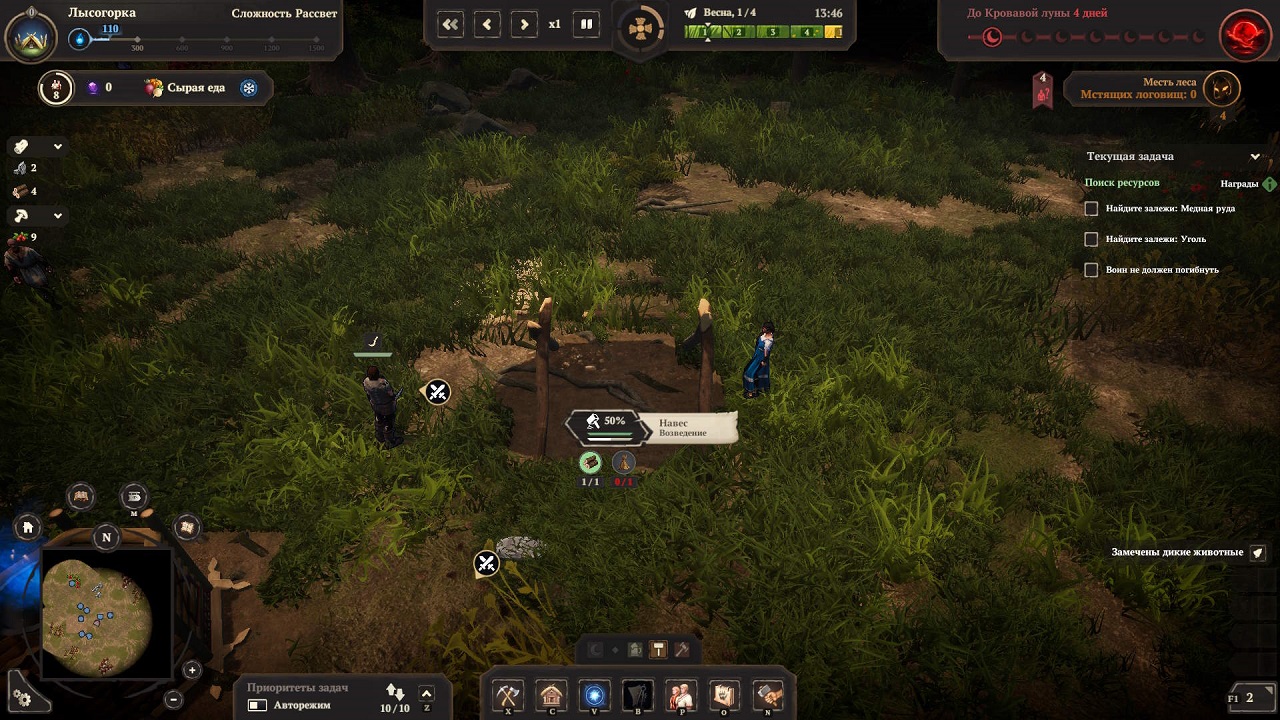Increase game speed with the right arrow
1280x720 pixels.
coord(523,24)
